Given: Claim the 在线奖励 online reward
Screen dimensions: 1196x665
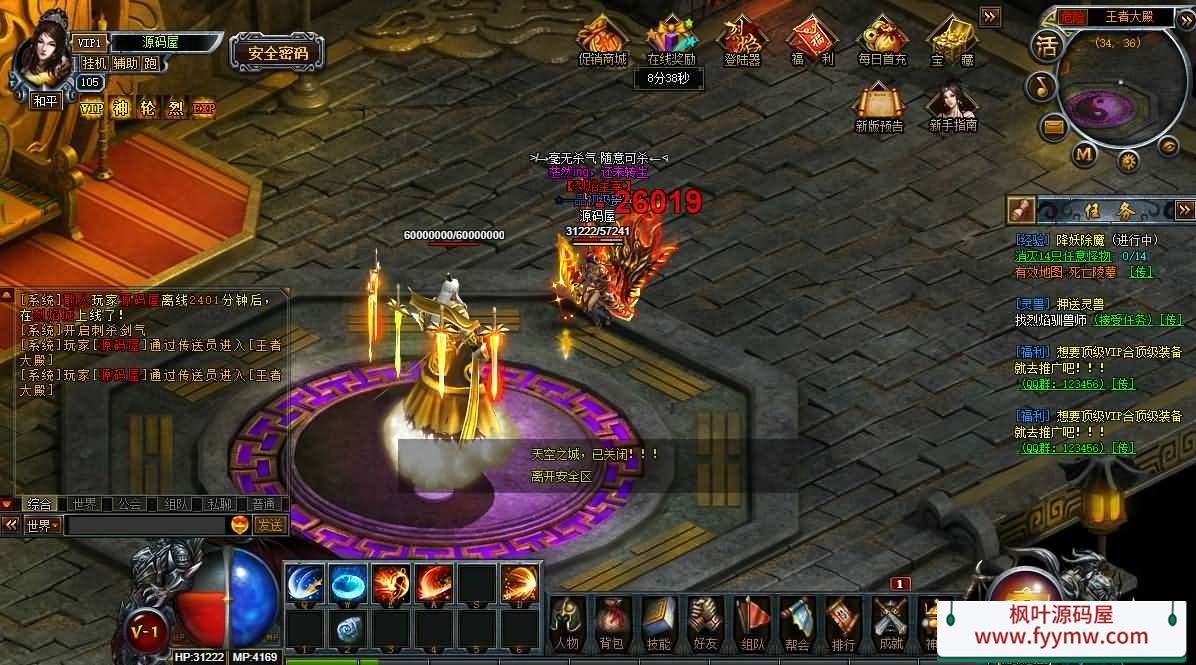Looking at the screenshot, I should 671,40.
